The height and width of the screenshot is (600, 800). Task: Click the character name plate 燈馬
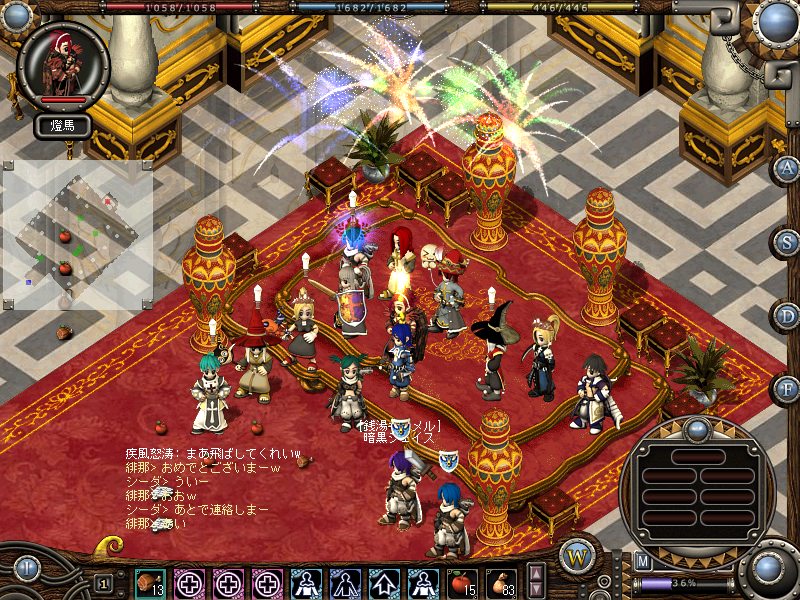coord(63,125)
